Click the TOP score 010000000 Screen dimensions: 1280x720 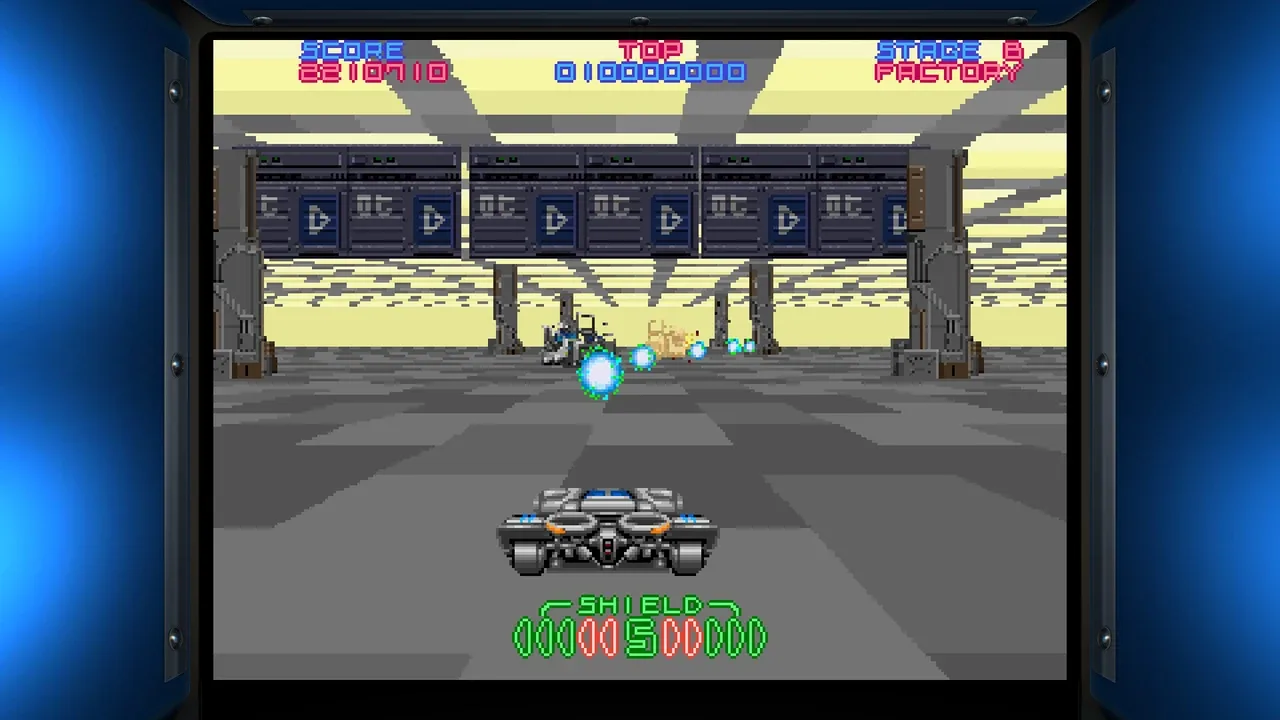pos(649,72)
